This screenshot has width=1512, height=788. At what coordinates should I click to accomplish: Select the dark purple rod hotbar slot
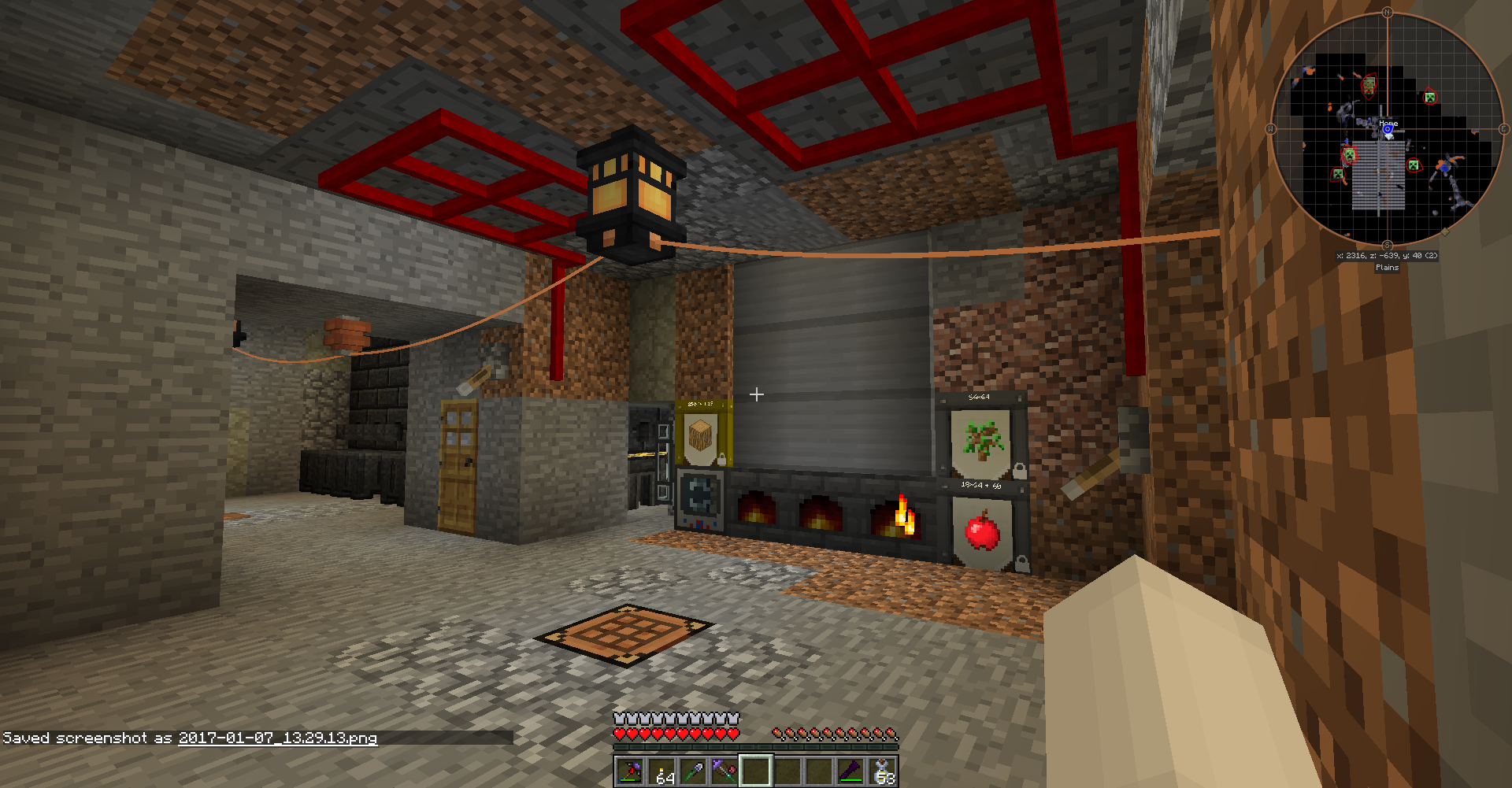click(850, 771)
